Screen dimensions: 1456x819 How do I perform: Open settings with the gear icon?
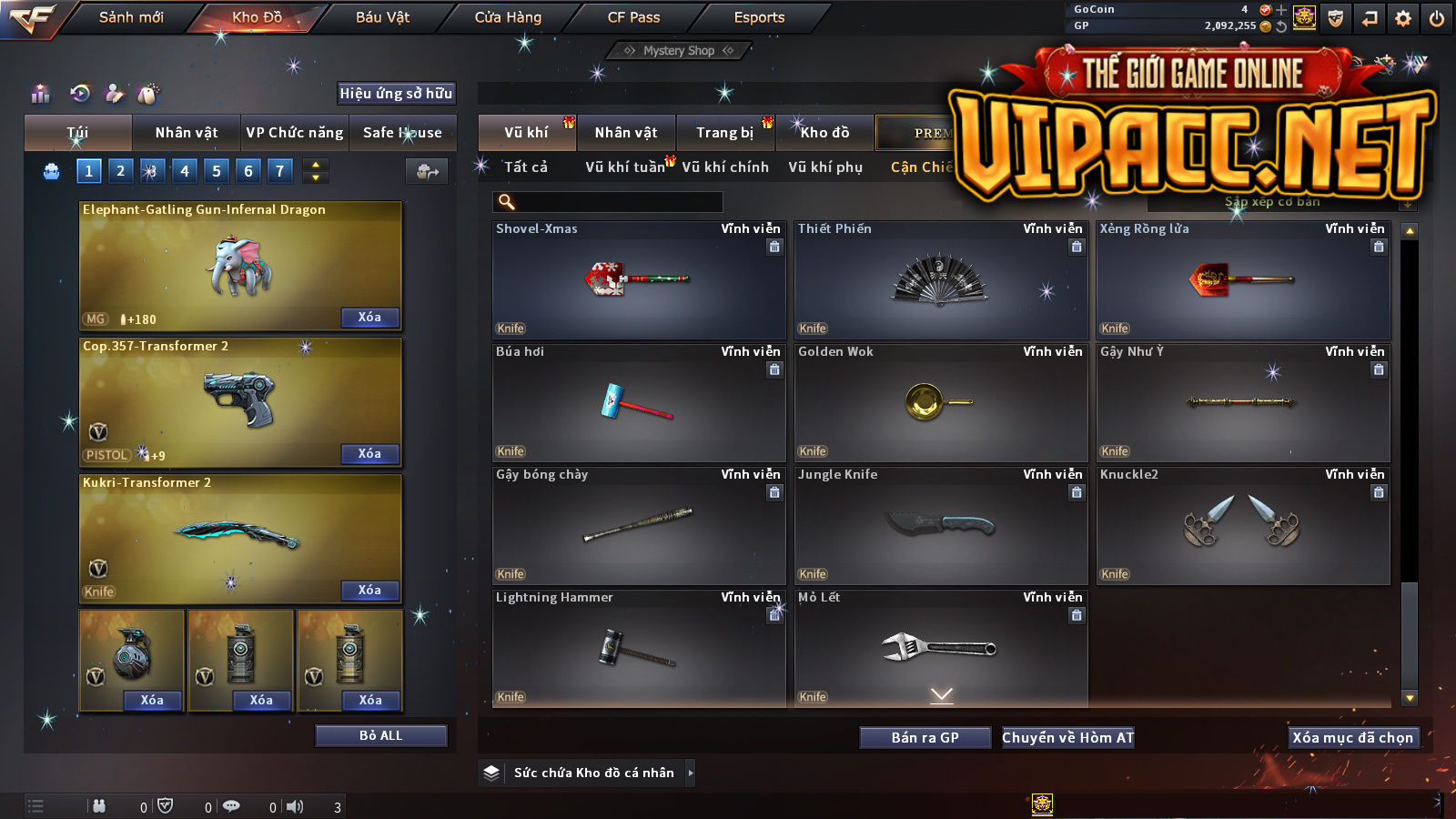[1403, 18]
